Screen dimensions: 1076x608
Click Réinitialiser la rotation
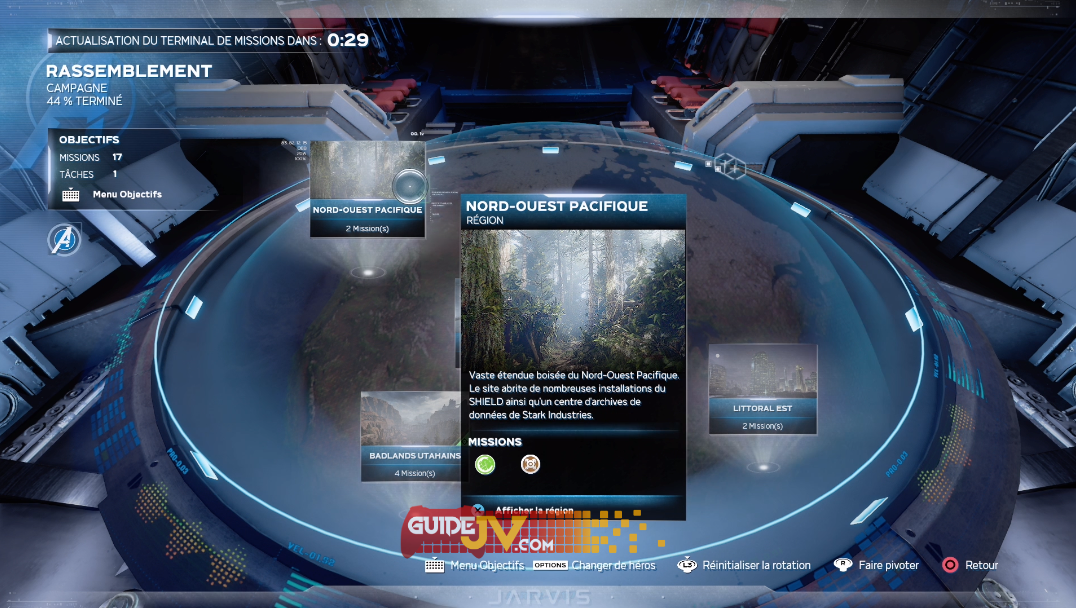755,565
